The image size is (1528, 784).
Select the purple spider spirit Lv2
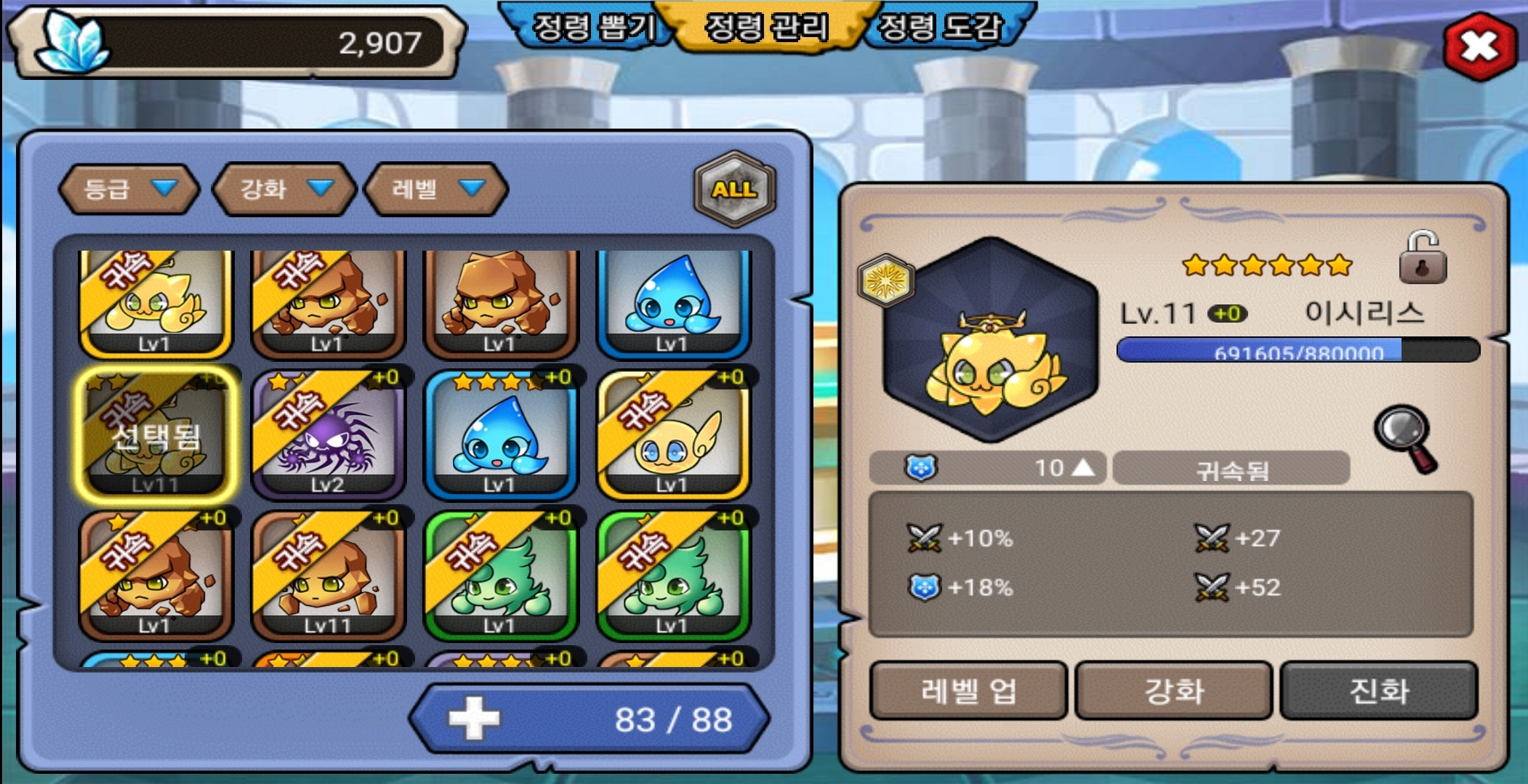[328, 435]
